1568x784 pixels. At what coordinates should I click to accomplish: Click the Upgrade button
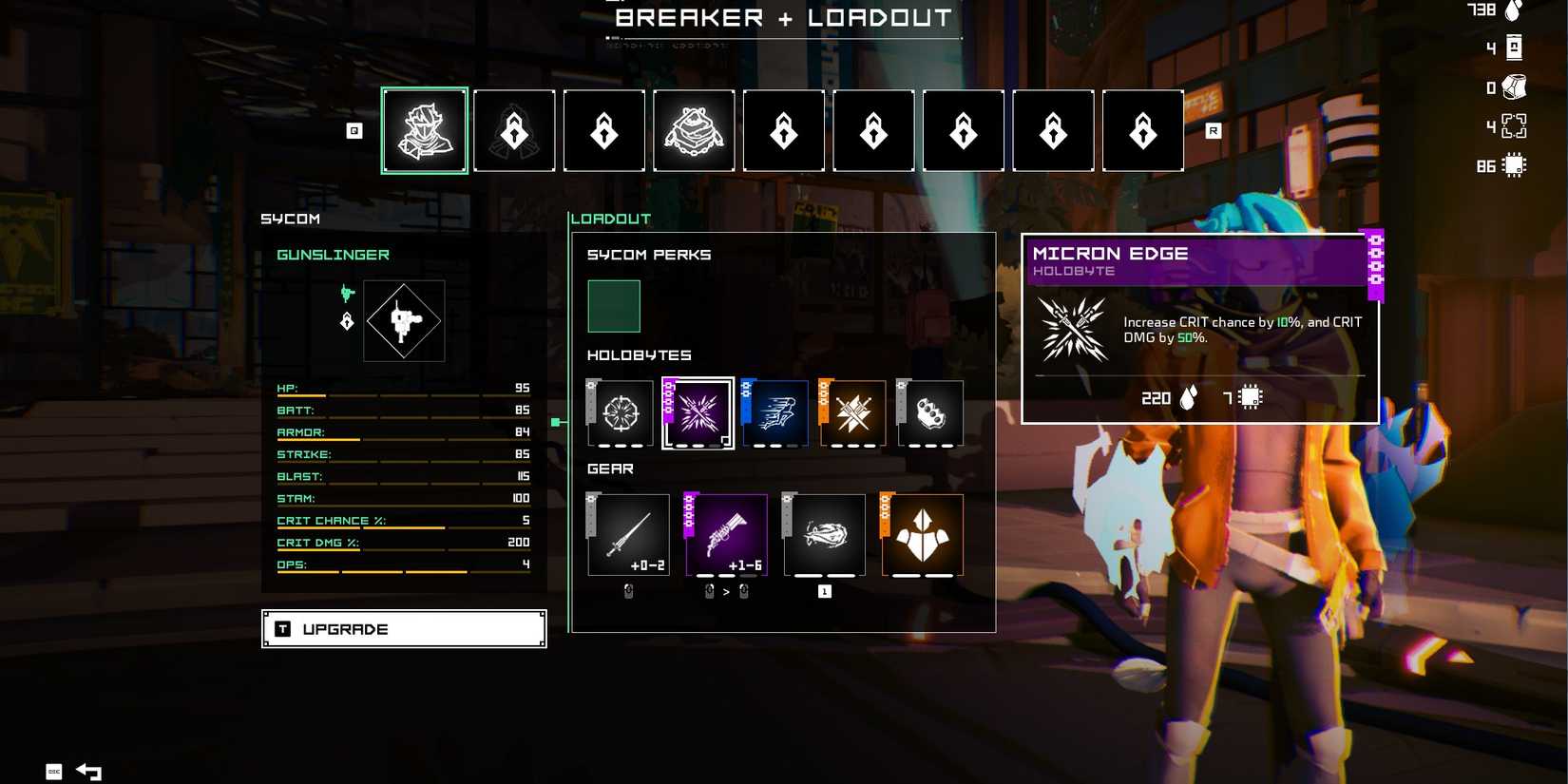click(404, 629)
